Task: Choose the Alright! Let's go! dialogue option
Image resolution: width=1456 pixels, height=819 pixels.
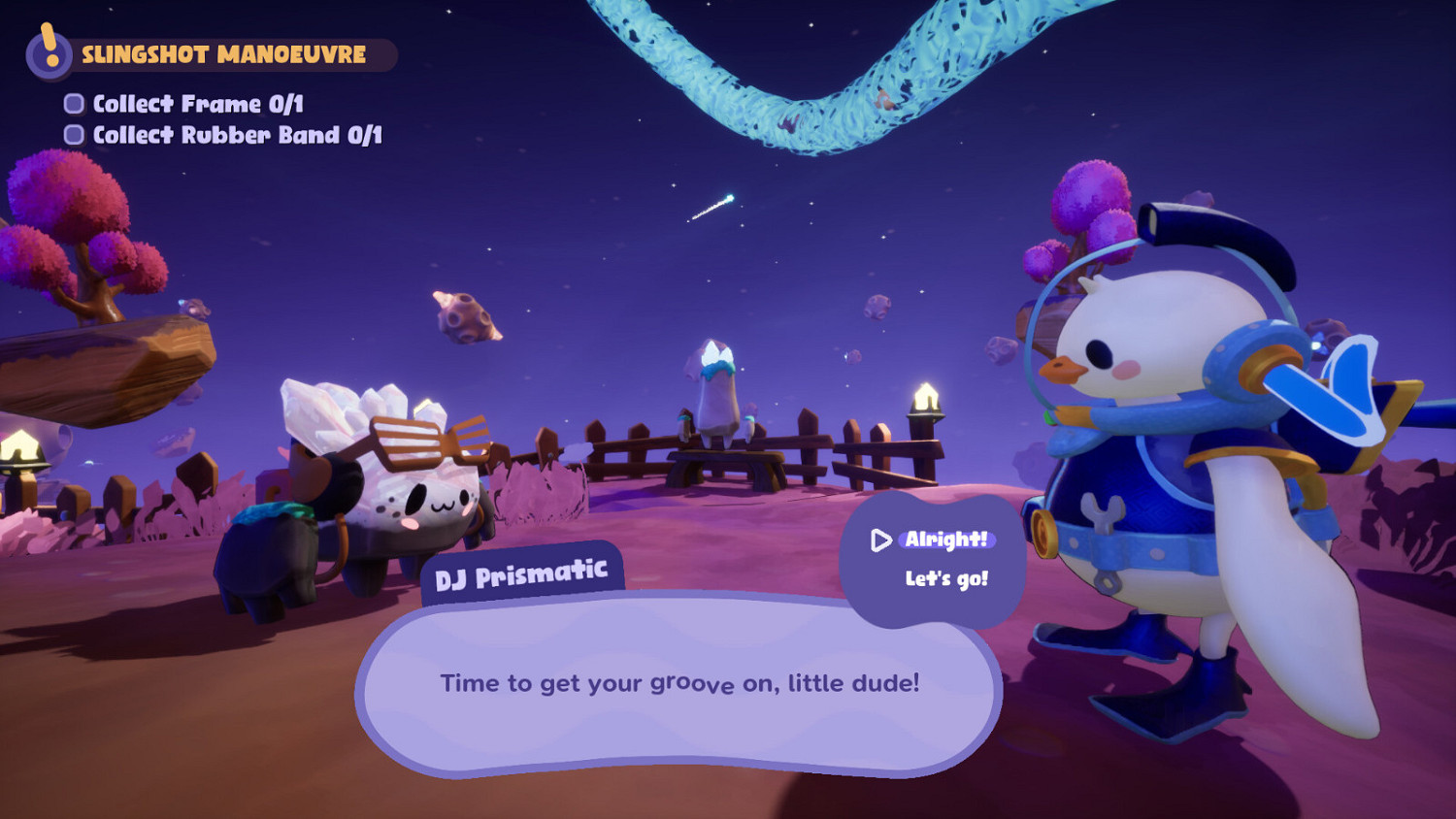Action: [935, 560]
